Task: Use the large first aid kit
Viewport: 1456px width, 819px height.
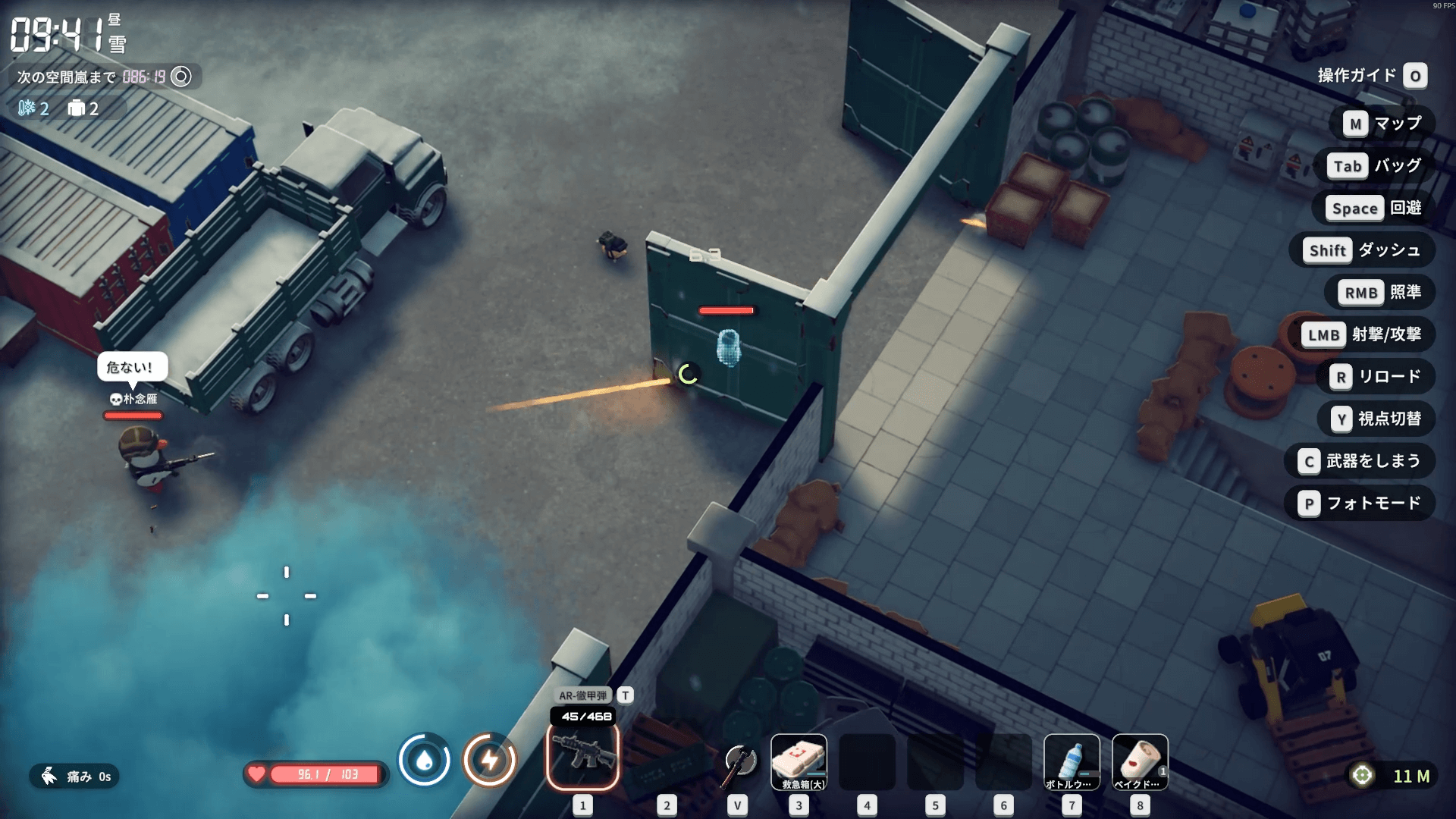Action: 799,761
